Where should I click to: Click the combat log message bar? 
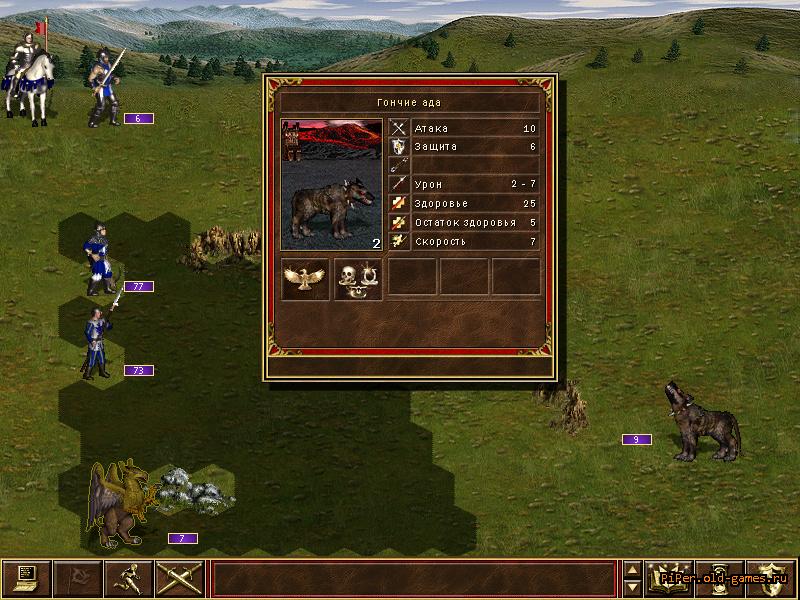tap(413, 578)
